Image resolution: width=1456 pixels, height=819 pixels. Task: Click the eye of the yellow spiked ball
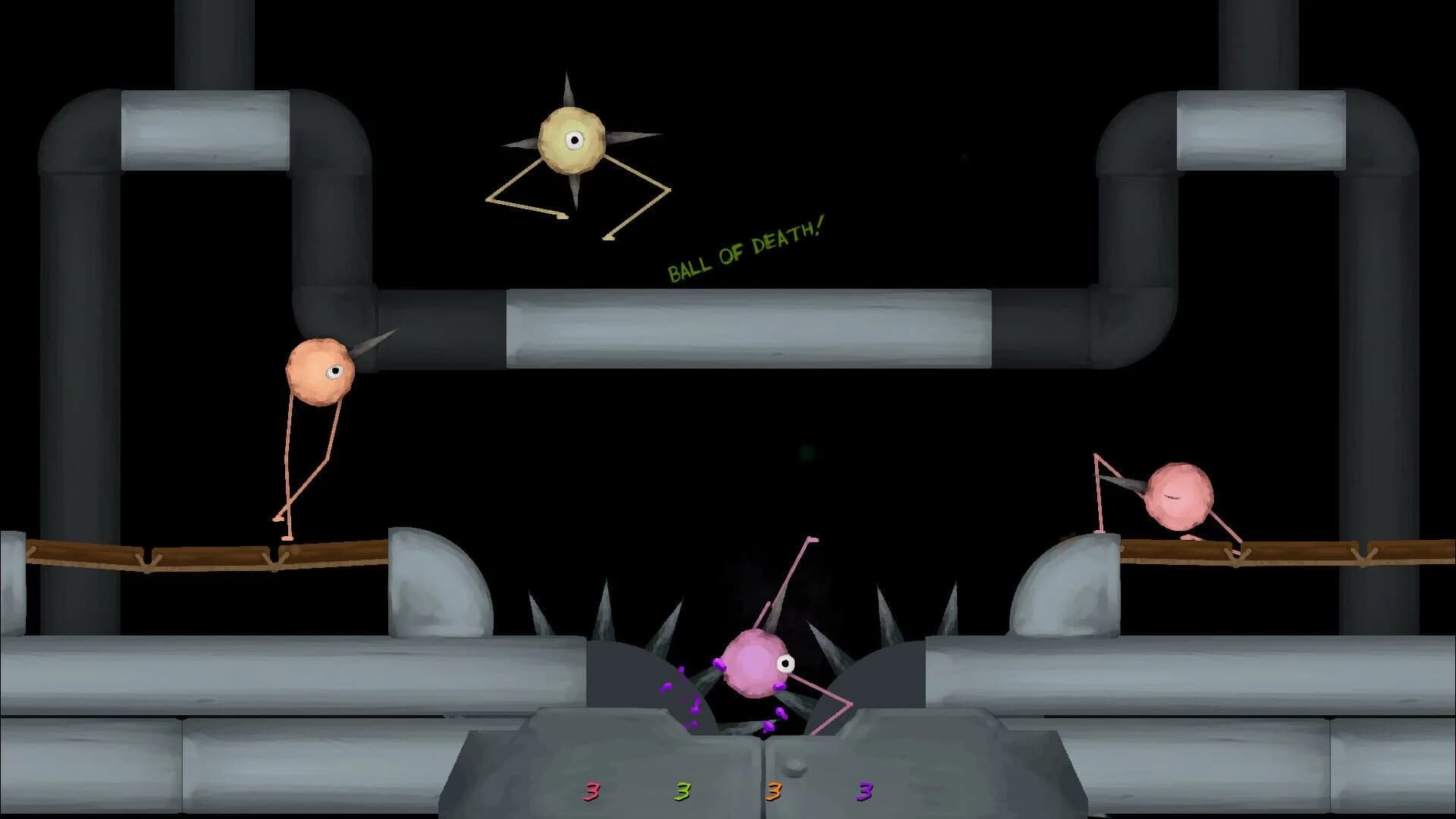575,140
